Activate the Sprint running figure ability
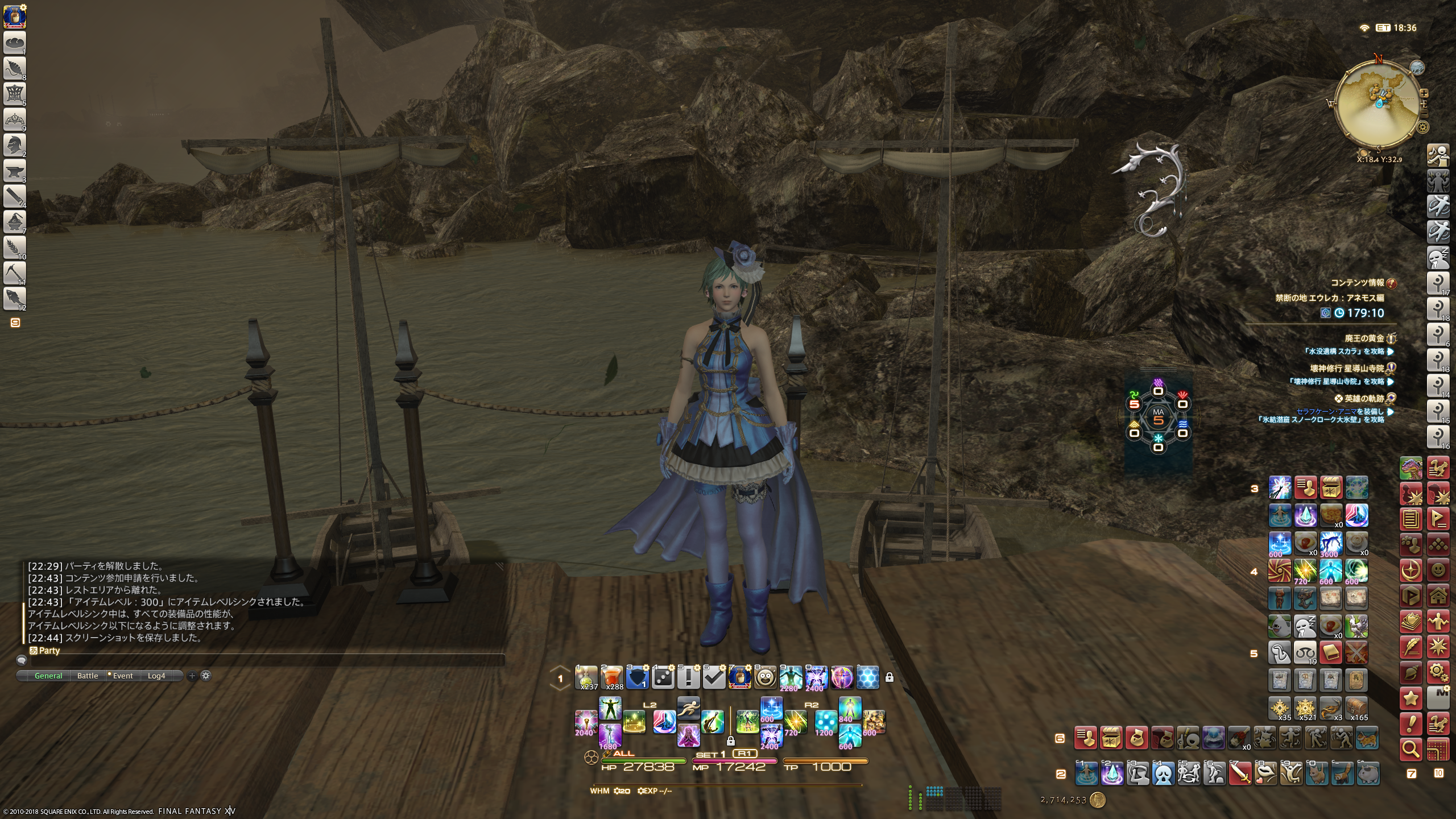Screen dimensions: 1456x819 [x=688, y=708]
